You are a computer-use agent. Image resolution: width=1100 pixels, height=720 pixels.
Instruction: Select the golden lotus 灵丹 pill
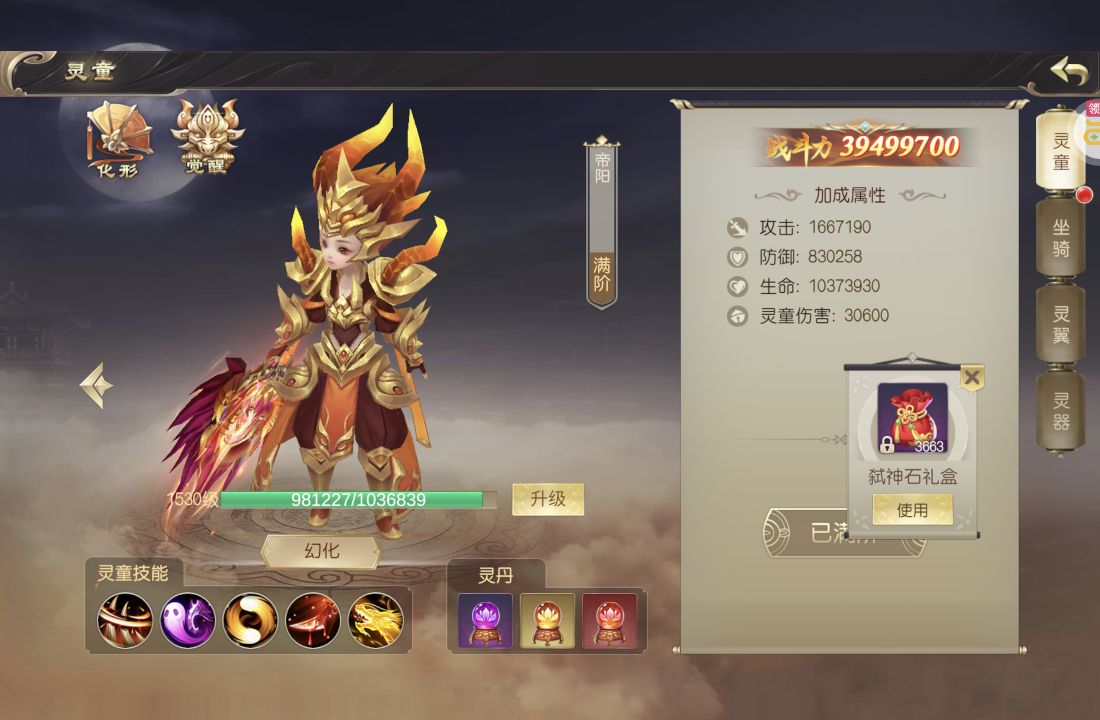point(547,621)
